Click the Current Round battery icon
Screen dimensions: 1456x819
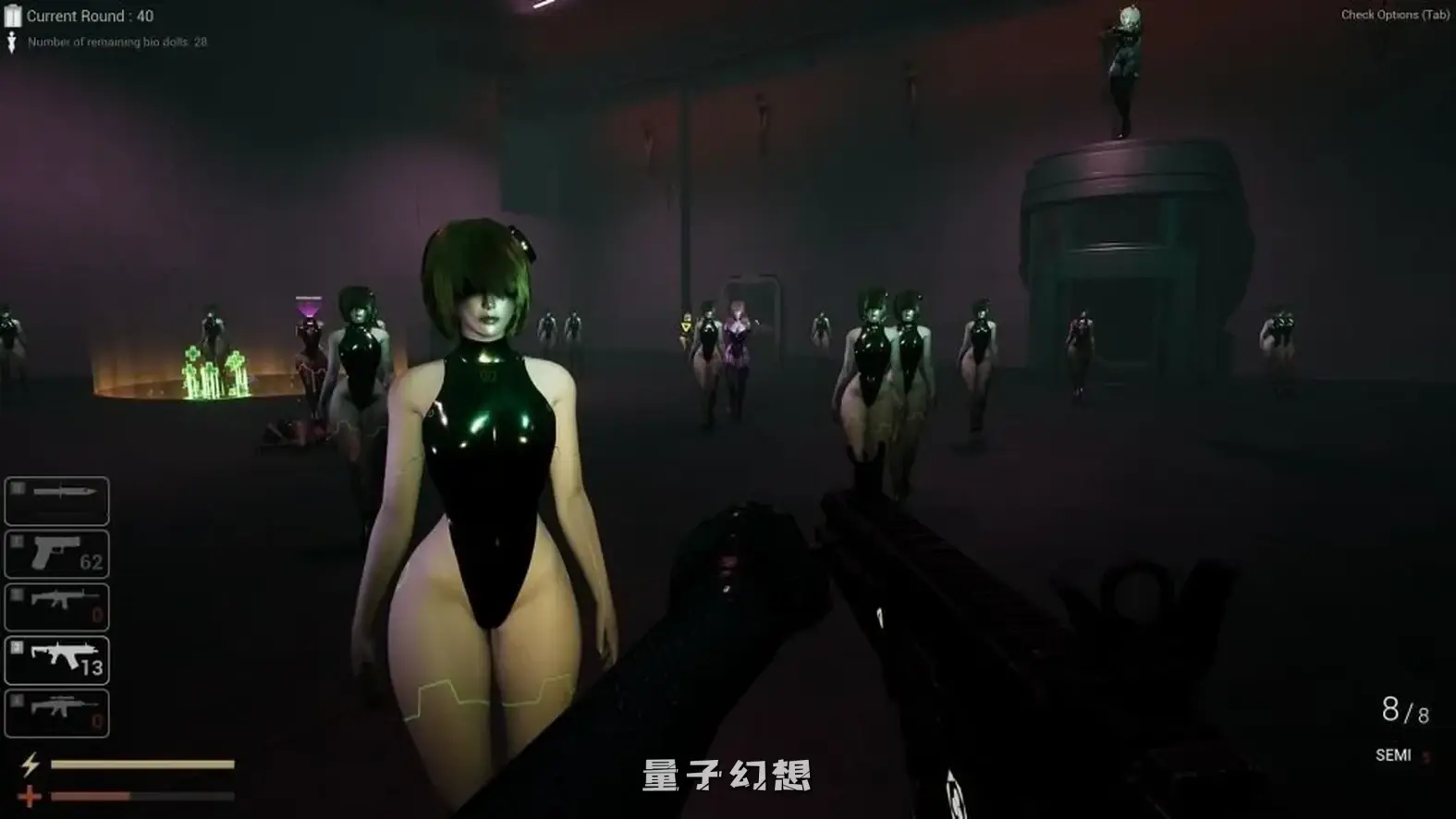(11, 16)
